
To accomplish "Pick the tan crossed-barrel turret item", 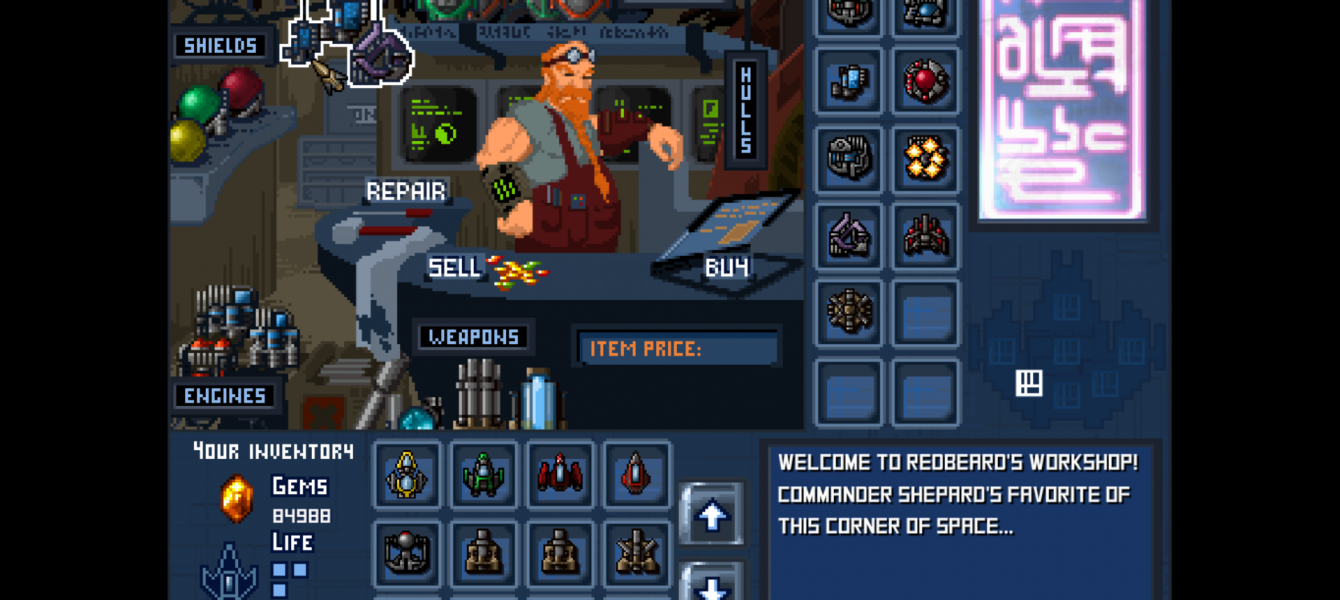I will 637,552.
